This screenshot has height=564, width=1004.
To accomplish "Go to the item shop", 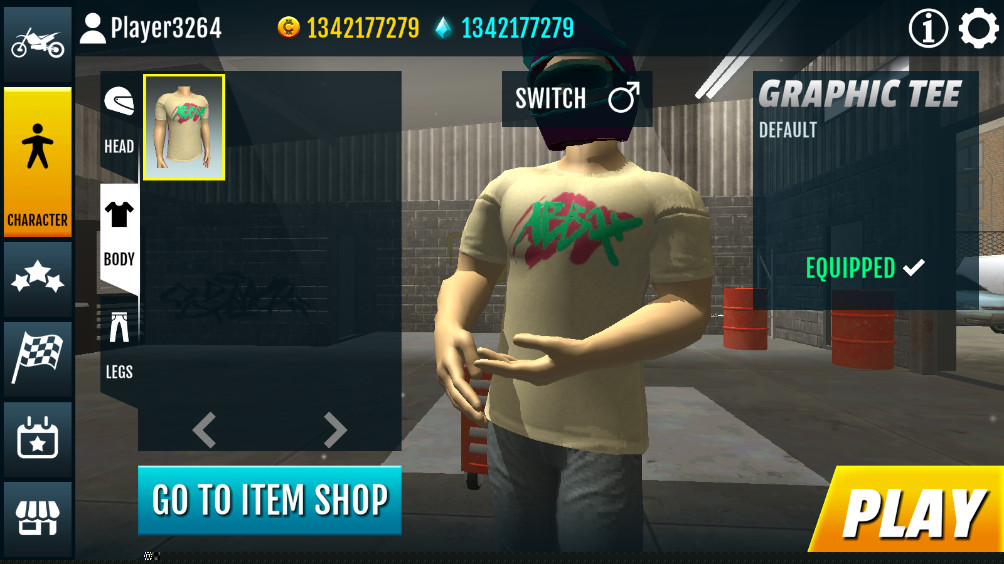I will (269, 499).
